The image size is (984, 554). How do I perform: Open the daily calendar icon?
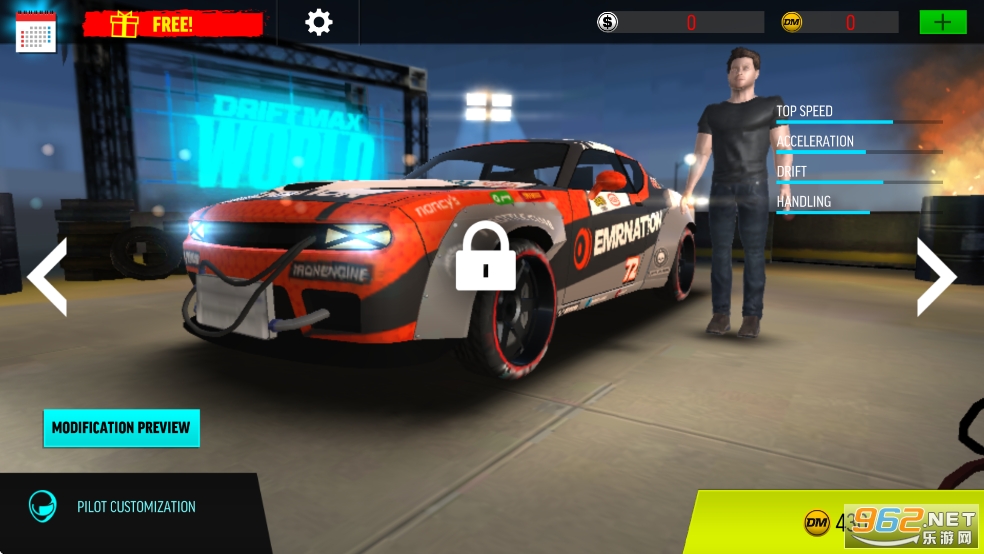pyautogui.click(x=36, y=29)
